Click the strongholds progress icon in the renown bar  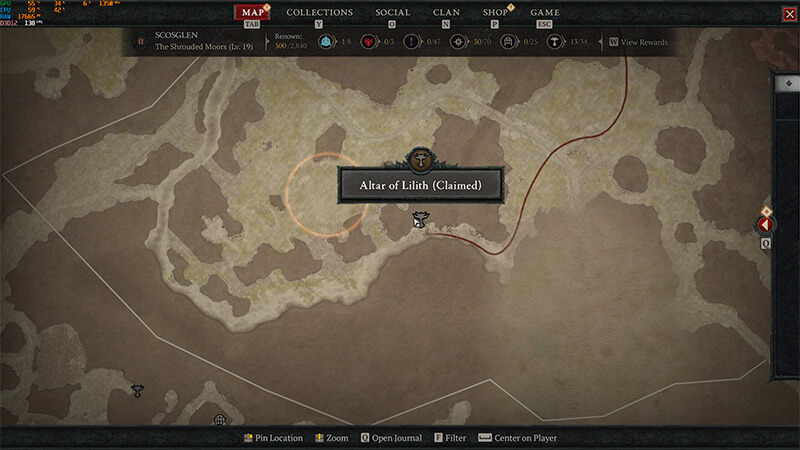coord(369,42)
